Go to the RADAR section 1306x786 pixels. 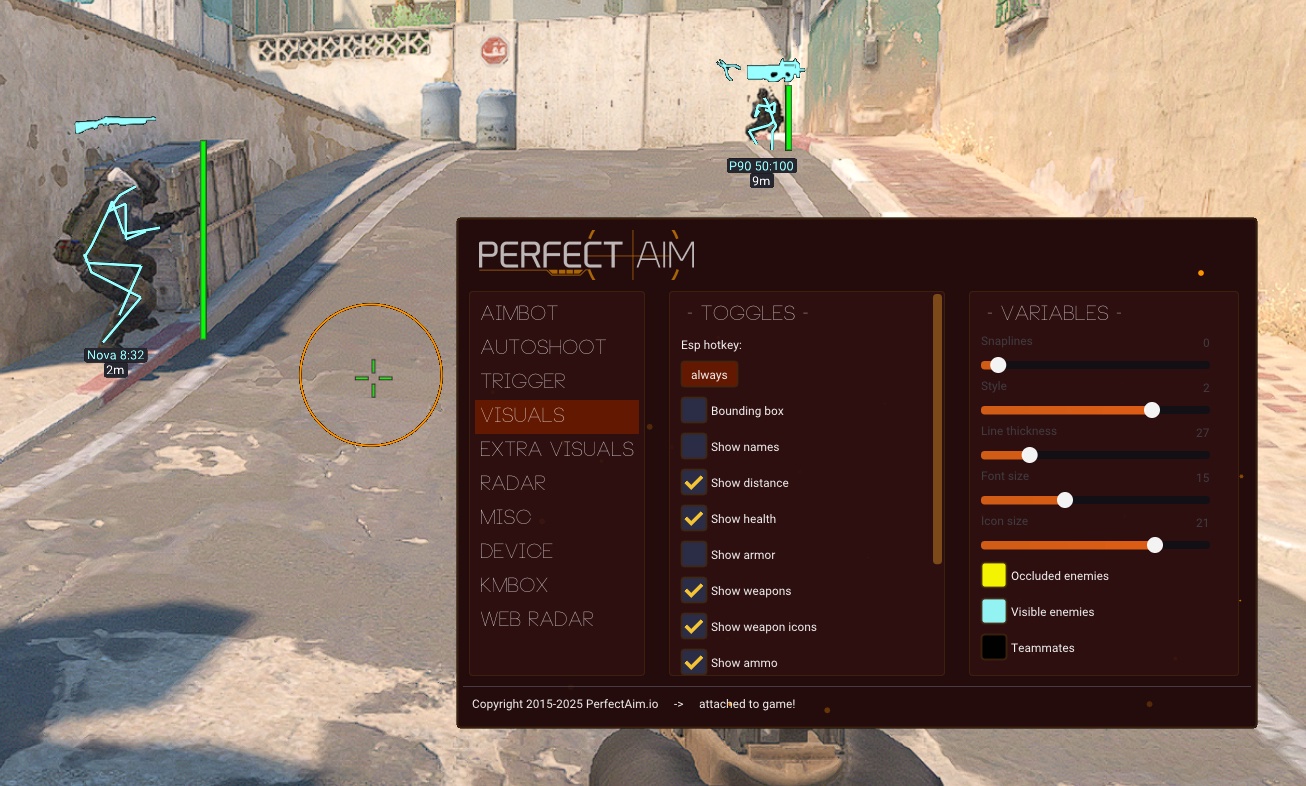click(513, 483)
